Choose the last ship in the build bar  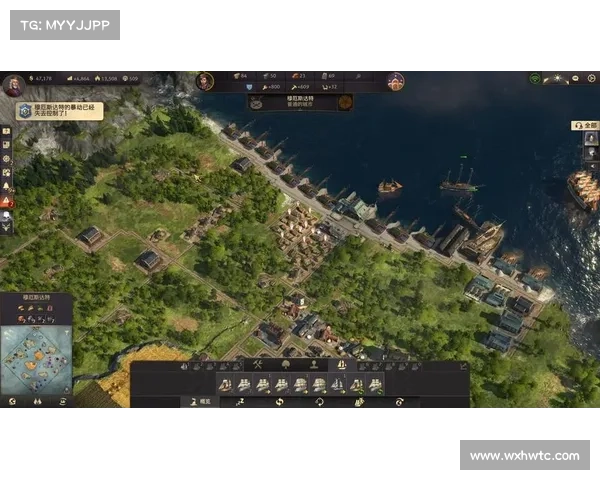[375, 384]
